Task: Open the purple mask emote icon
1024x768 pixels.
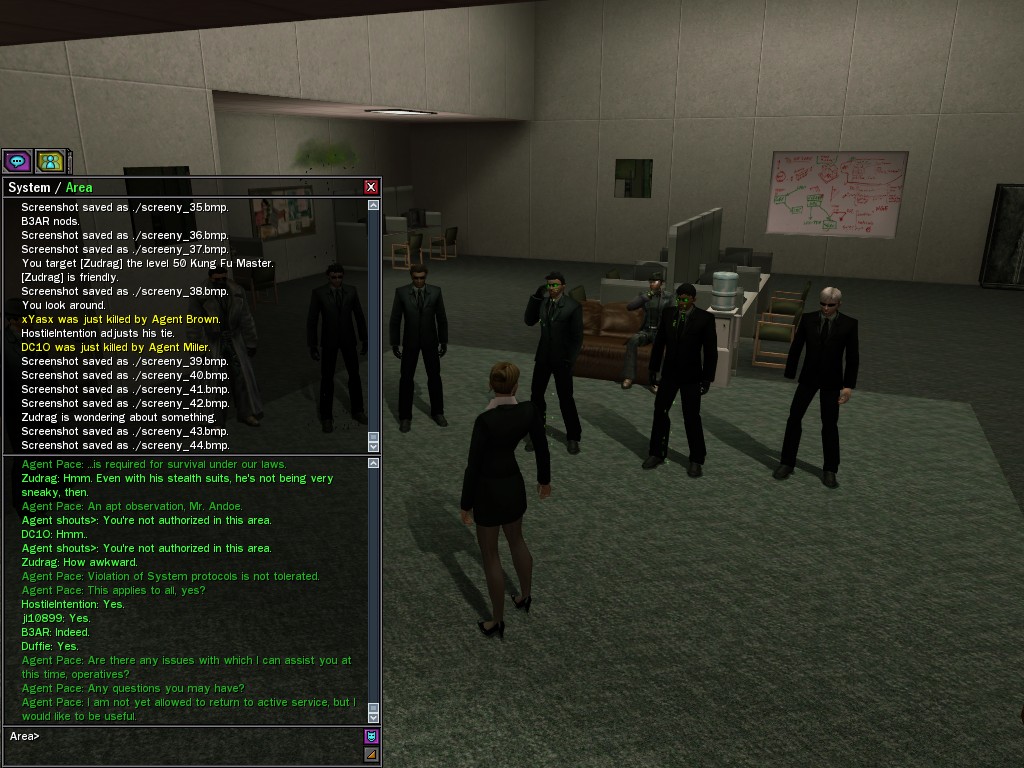Action: pos(371,737)
